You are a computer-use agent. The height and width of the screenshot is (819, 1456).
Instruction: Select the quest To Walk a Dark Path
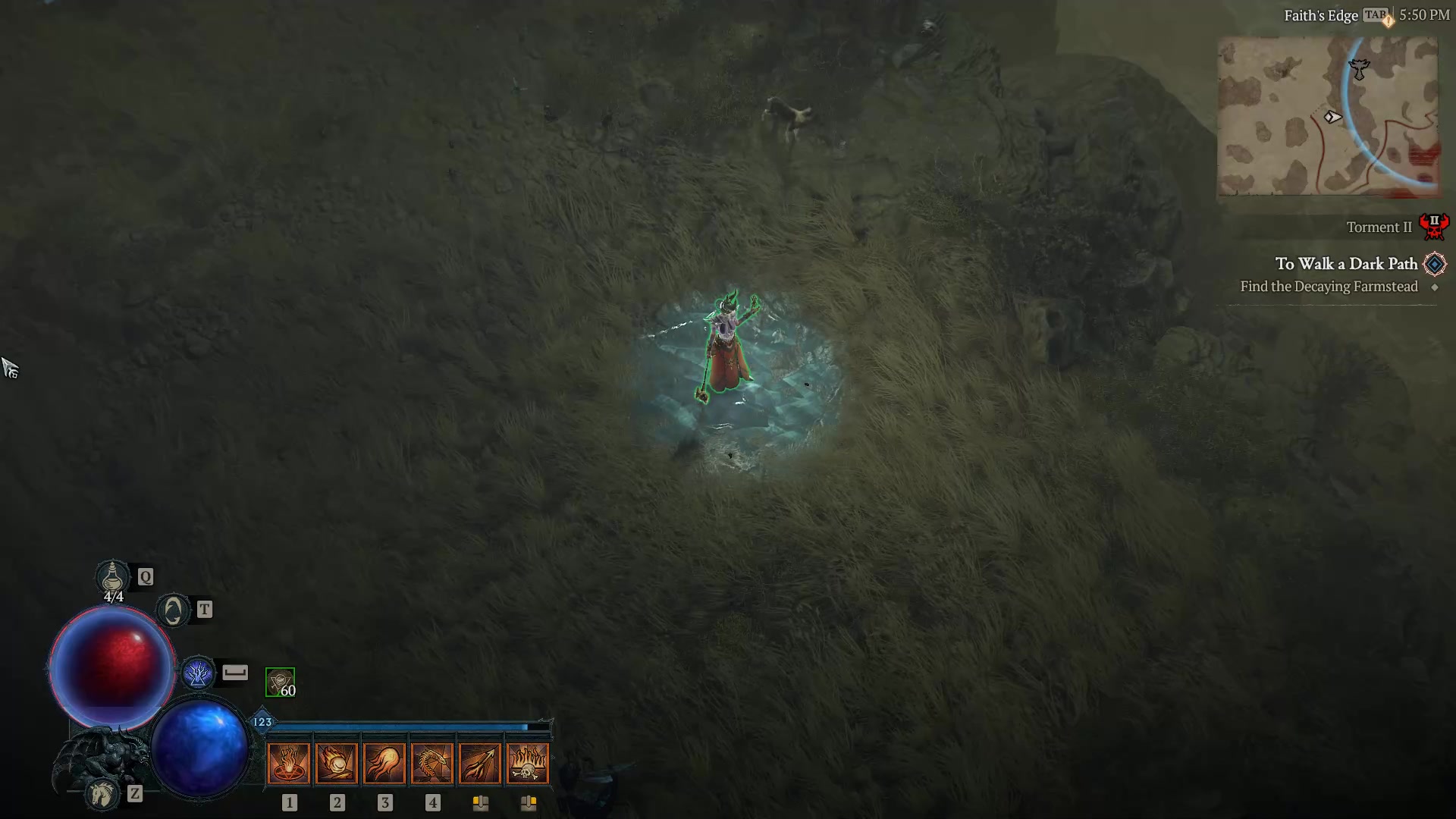point(1346,263)
